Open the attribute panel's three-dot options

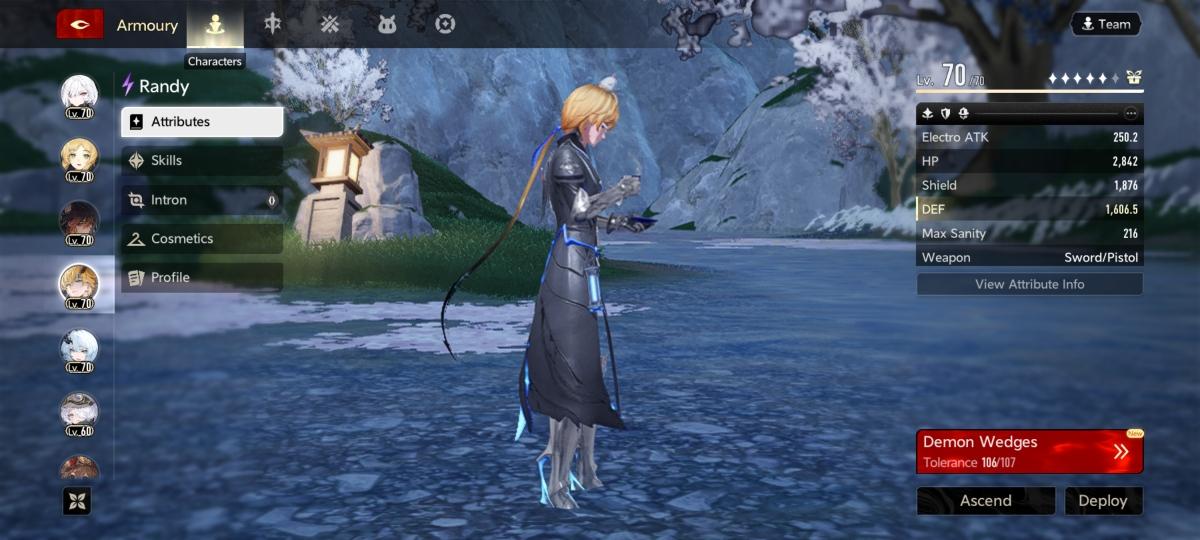tap(1131, 113)
